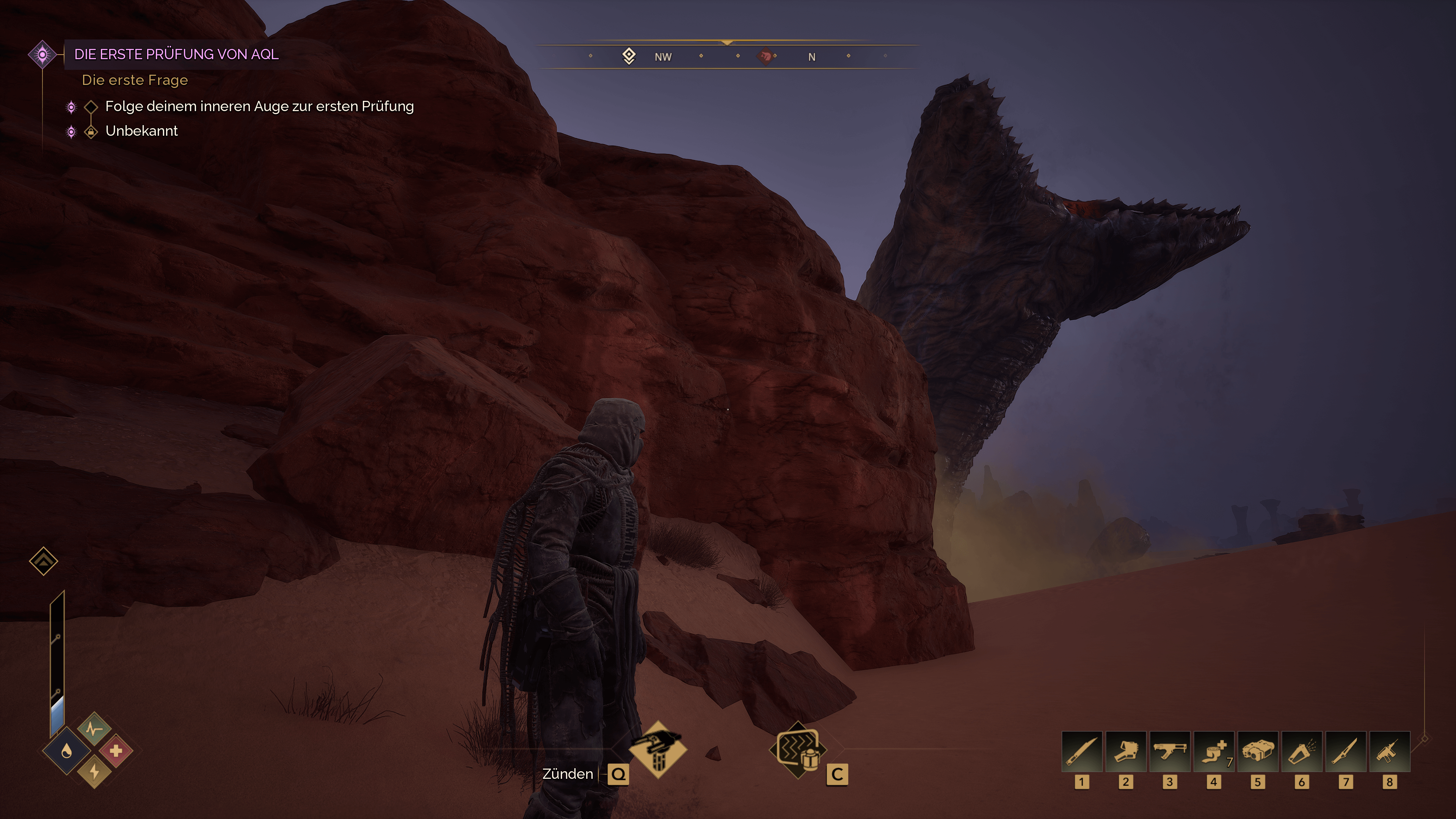Screen dimensions: 1456x819
Task: Select the compact gun in slot 8
Action: point(1389,752)
